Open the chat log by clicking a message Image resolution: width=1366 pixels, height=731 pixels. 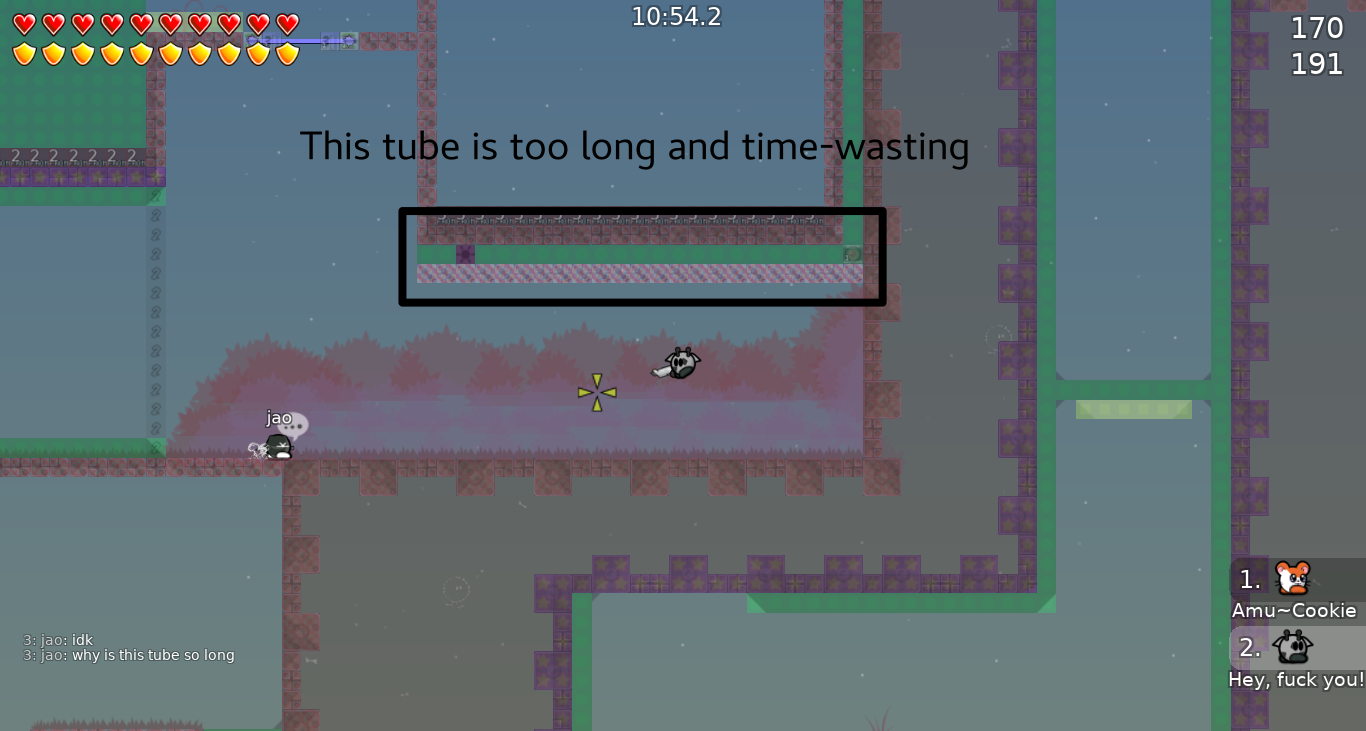(129, 655)
